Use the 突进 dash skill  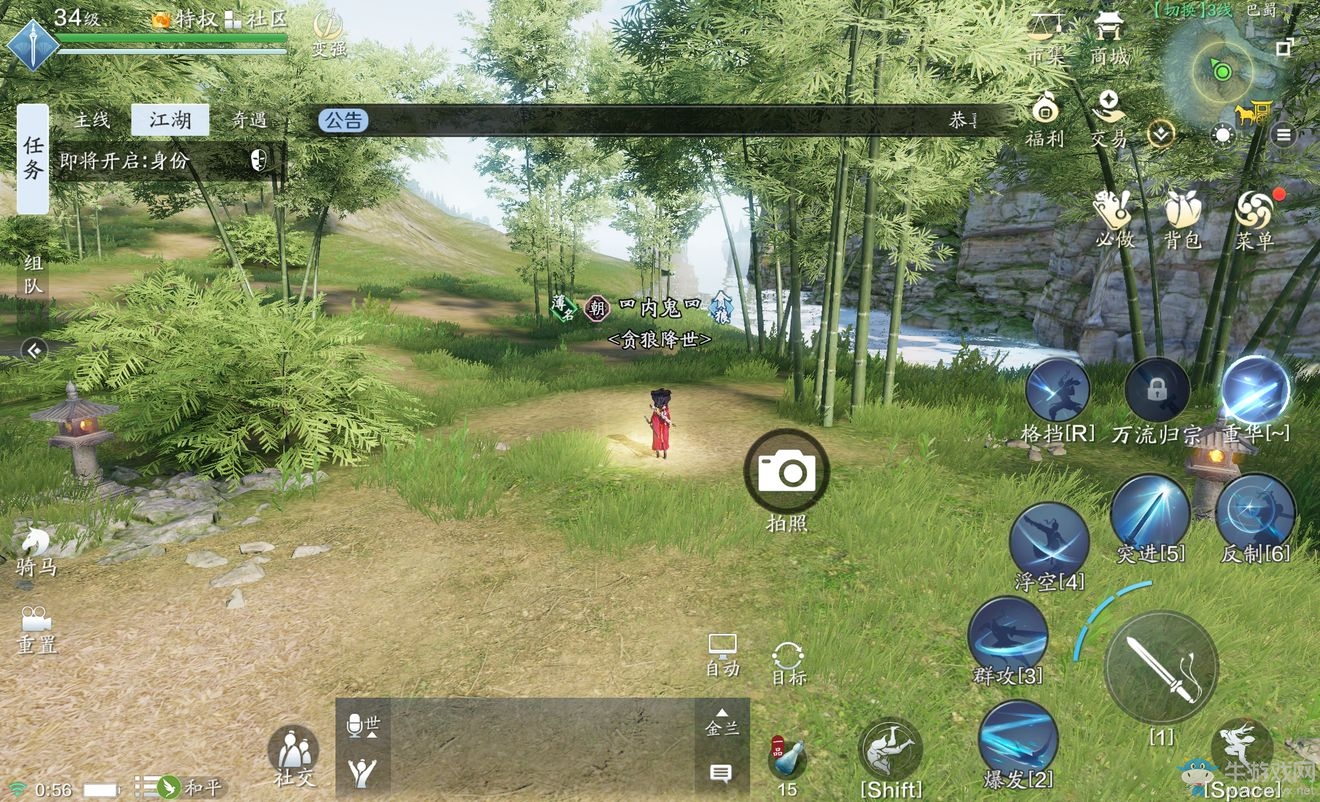tap(1150, 510)
